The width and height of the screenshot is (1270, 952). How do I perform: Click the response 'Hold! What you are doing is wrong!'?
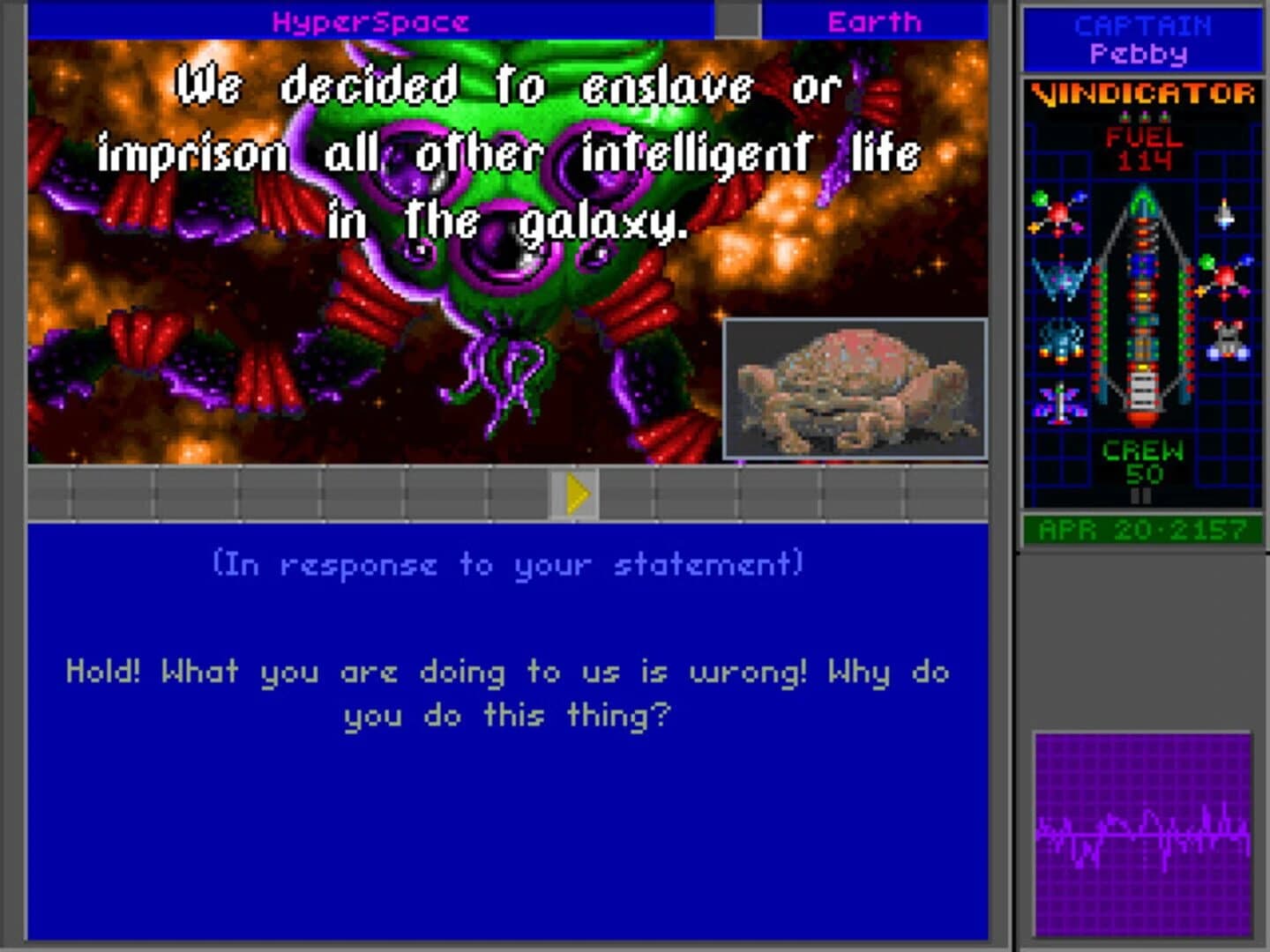tap(508, 692)
